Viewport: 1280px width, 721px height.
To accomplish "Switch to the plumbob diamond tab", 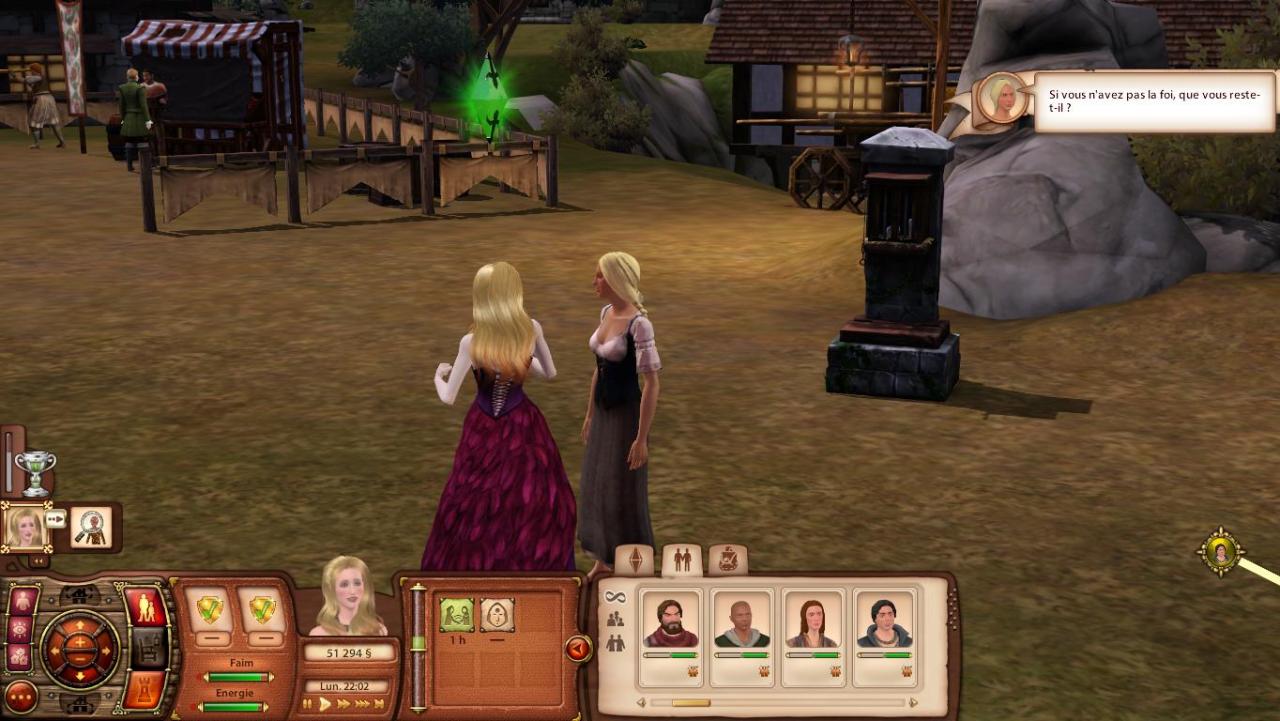I will pos(635,560).
